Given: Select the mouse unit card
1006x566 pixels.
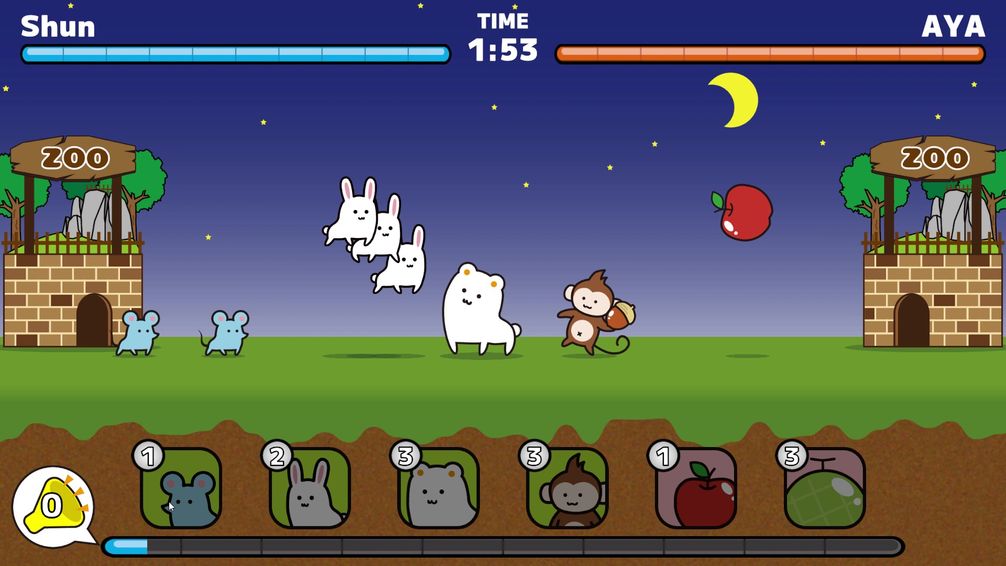Looking at the screenshot, I should 182,490.
